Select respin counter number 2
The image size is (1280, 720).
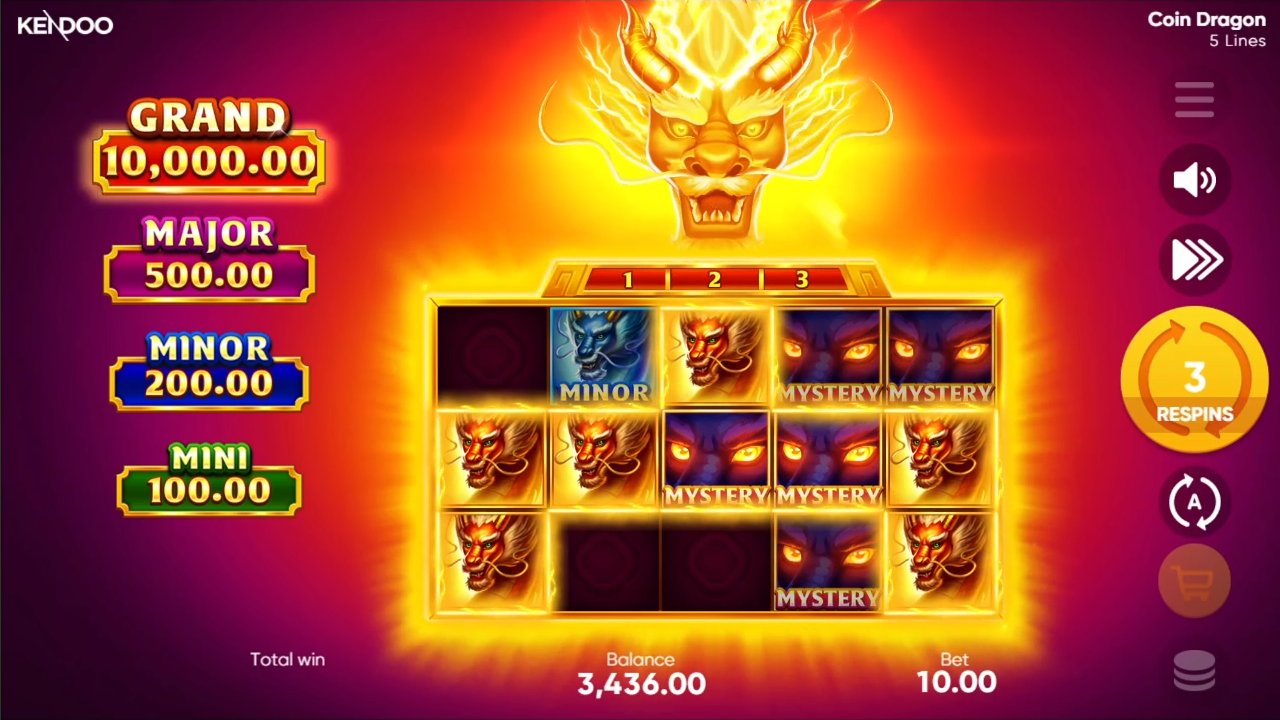pos(715,280)
